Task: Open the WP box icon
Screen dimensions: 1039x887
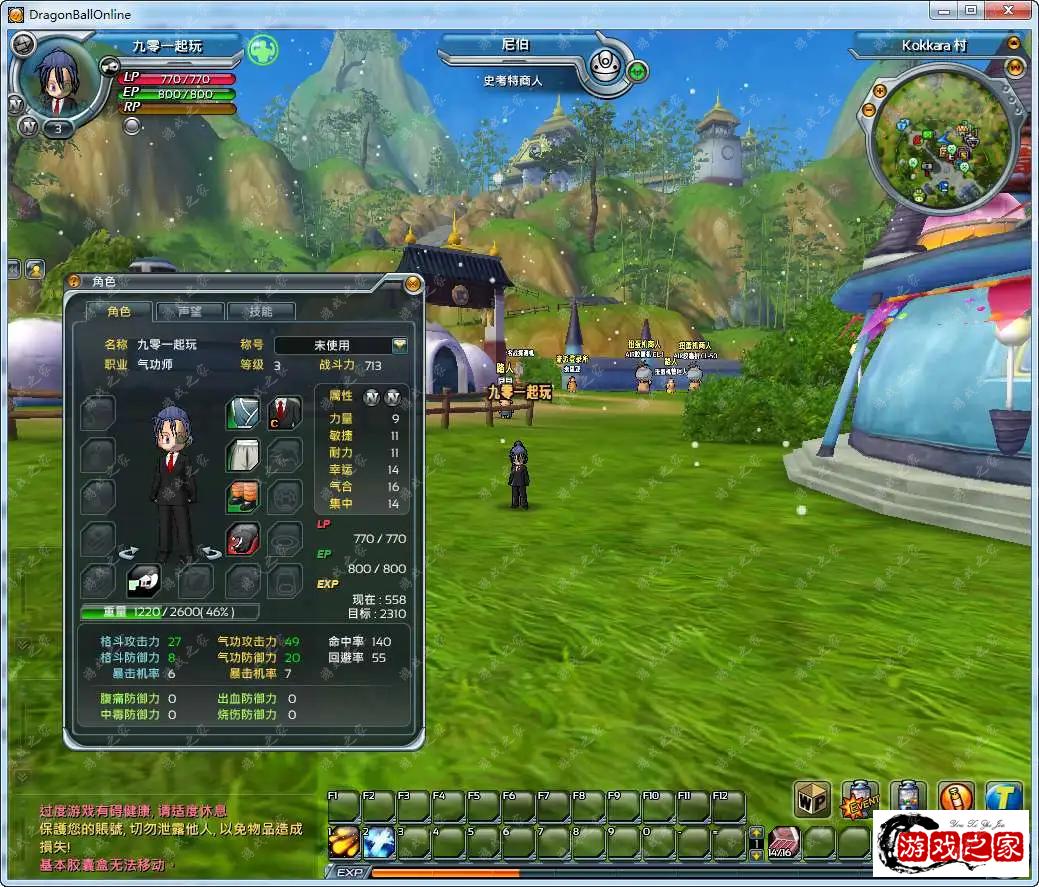Action: [x=813, y=799]
